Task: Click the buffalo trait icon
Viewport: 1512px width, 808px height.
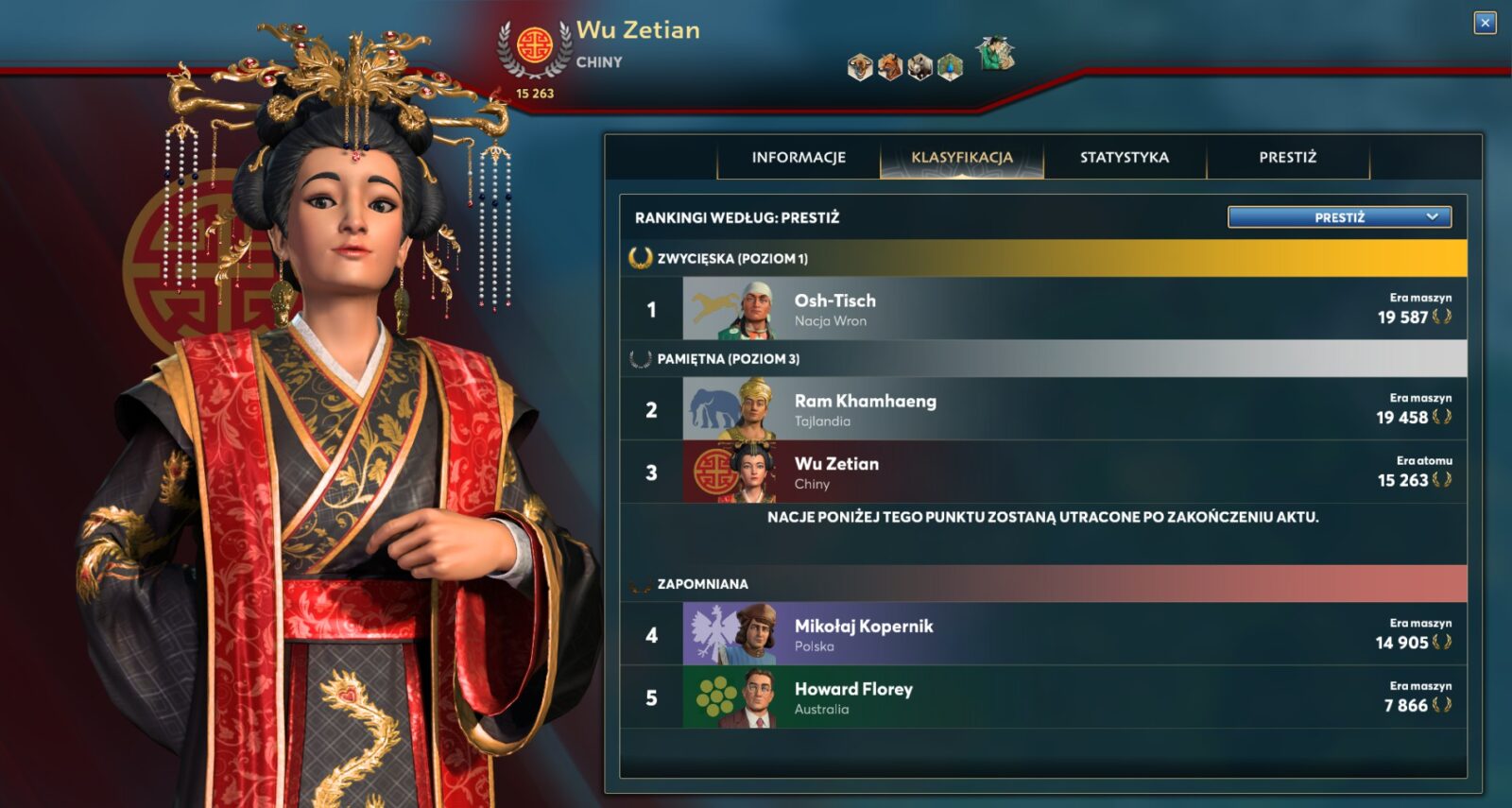Action: coord(860,68)
